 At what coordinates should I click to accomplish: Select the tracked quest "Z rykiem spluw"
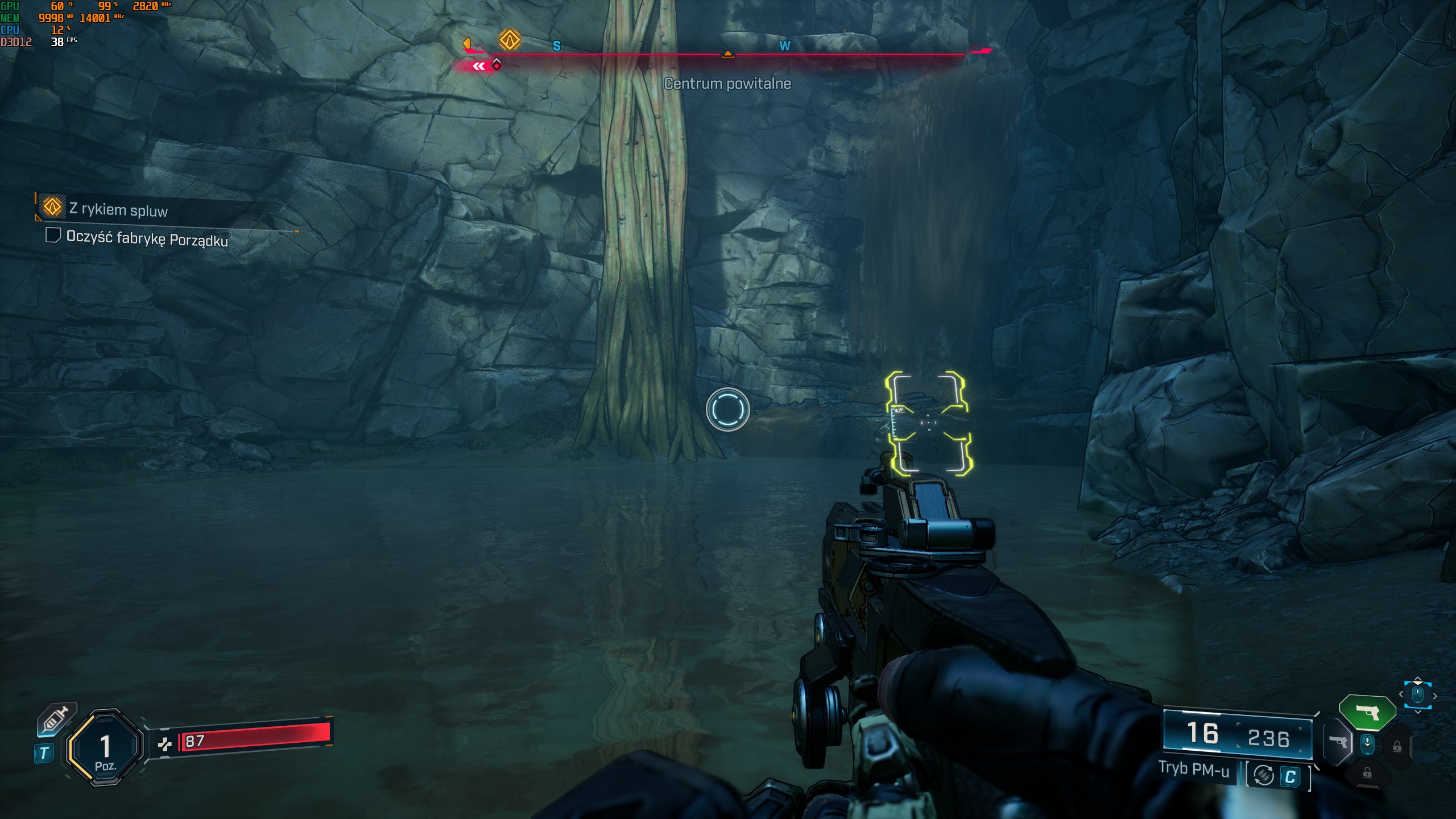click(x=118, y=209)
